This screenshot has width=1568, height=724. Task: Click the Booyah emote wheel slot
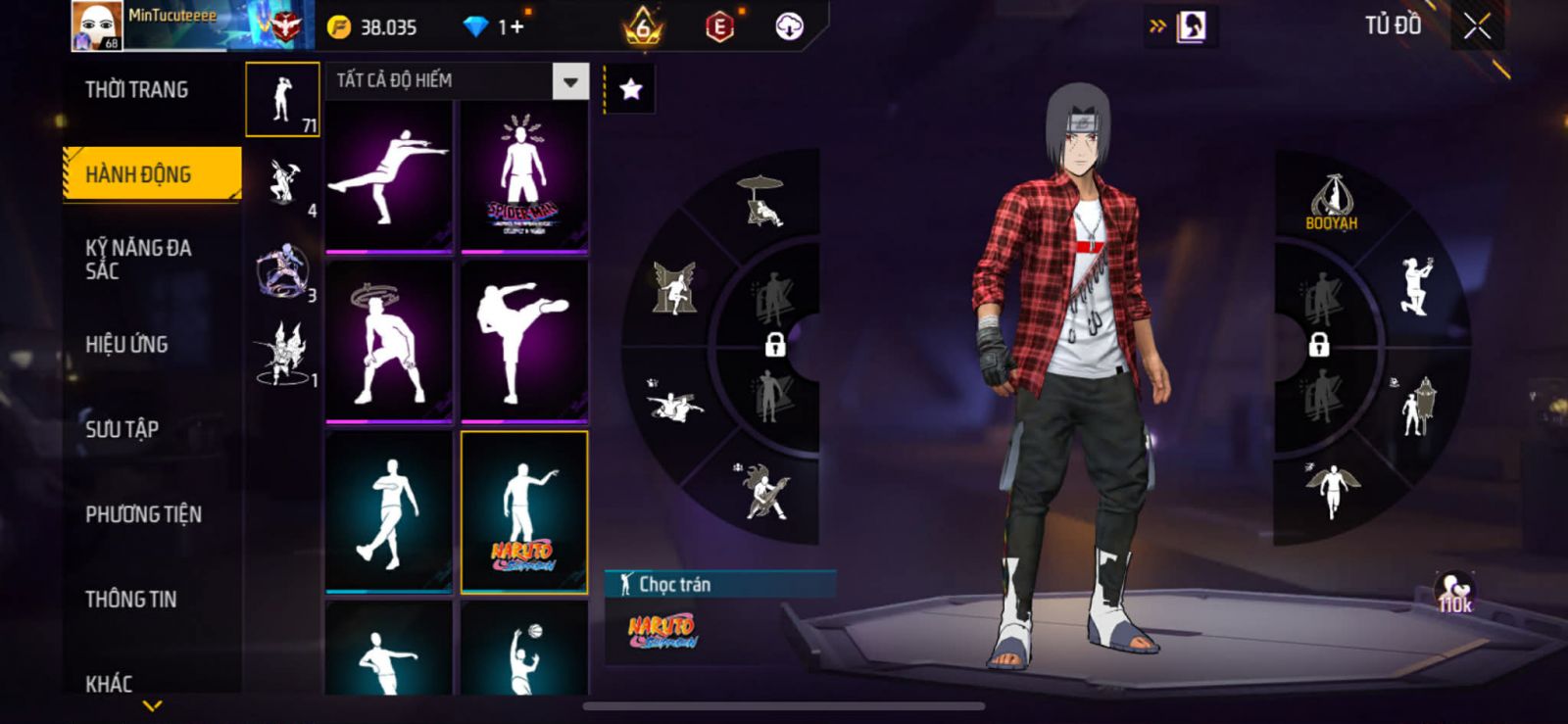[x=1332, y=201]
